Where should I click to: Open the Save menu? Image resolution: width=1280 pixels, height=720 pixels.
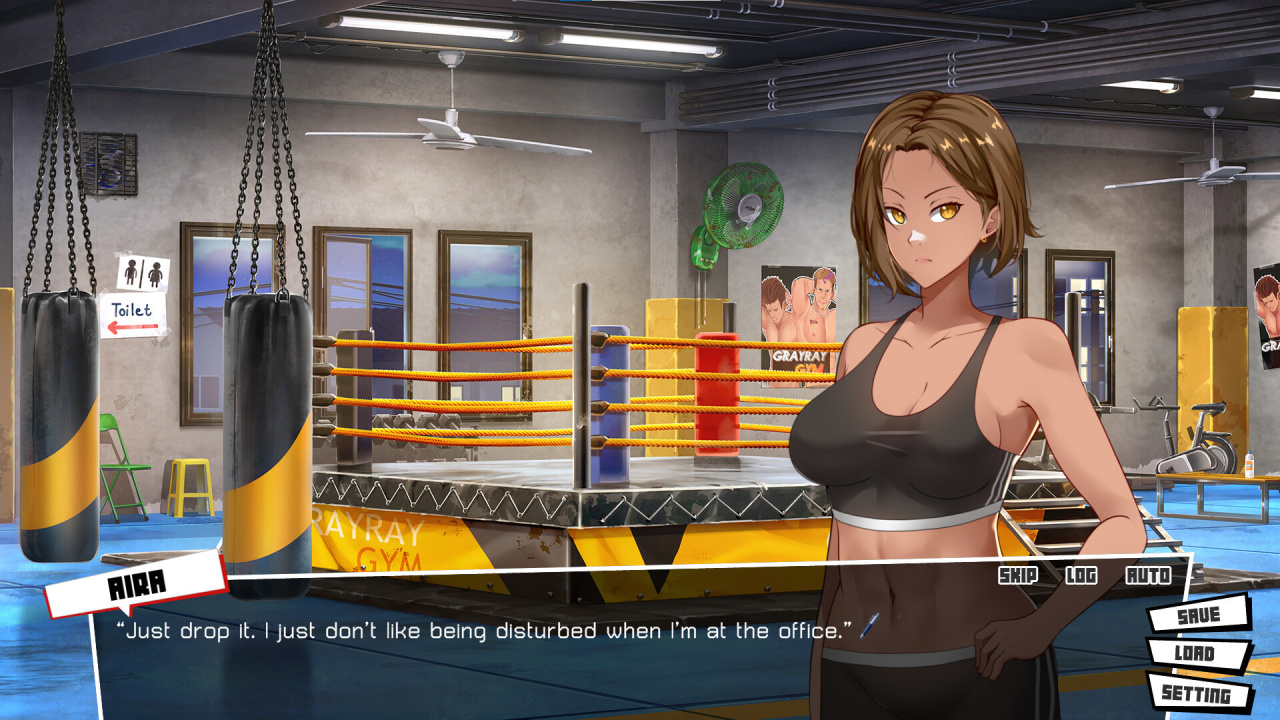tap(1198, 615)
